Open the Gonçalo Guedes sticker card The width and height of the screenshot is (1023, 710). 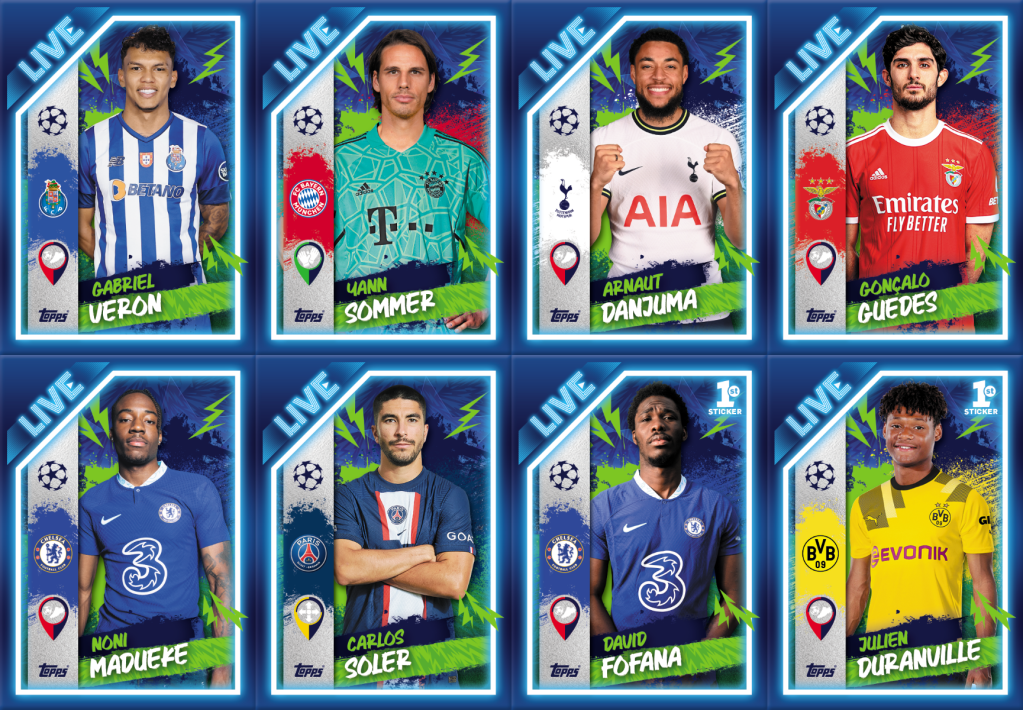pos(896,176)
